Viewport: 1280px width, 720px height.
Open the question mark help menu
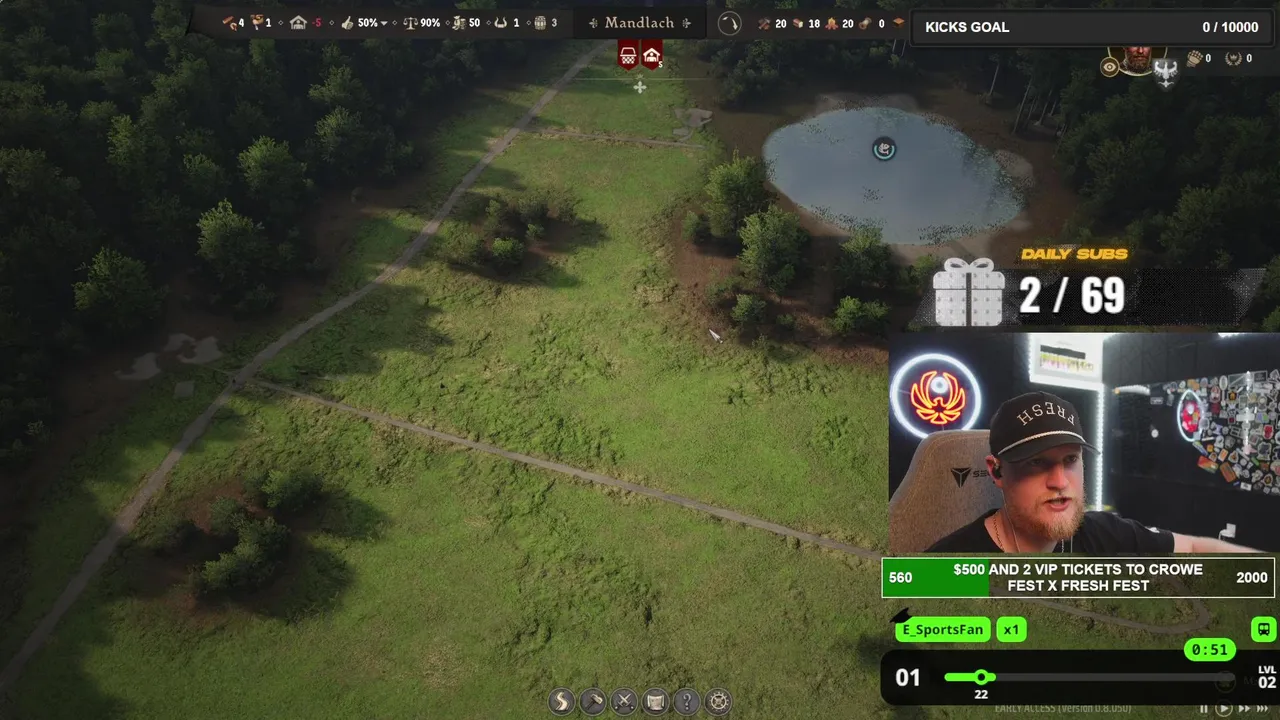[x=686, y=701]
